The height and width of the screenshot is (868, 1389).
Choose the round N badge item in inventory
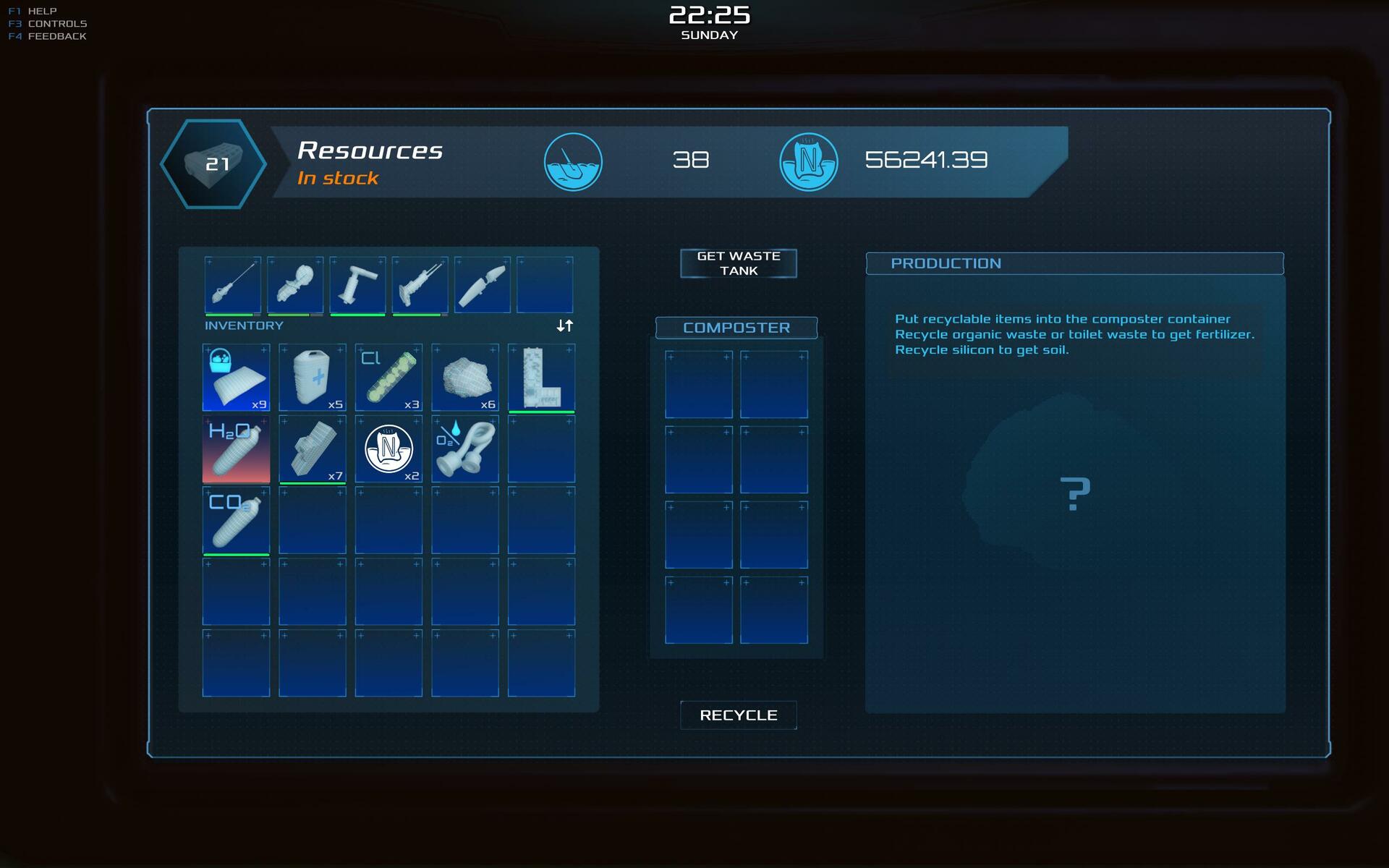pos(388,449)
